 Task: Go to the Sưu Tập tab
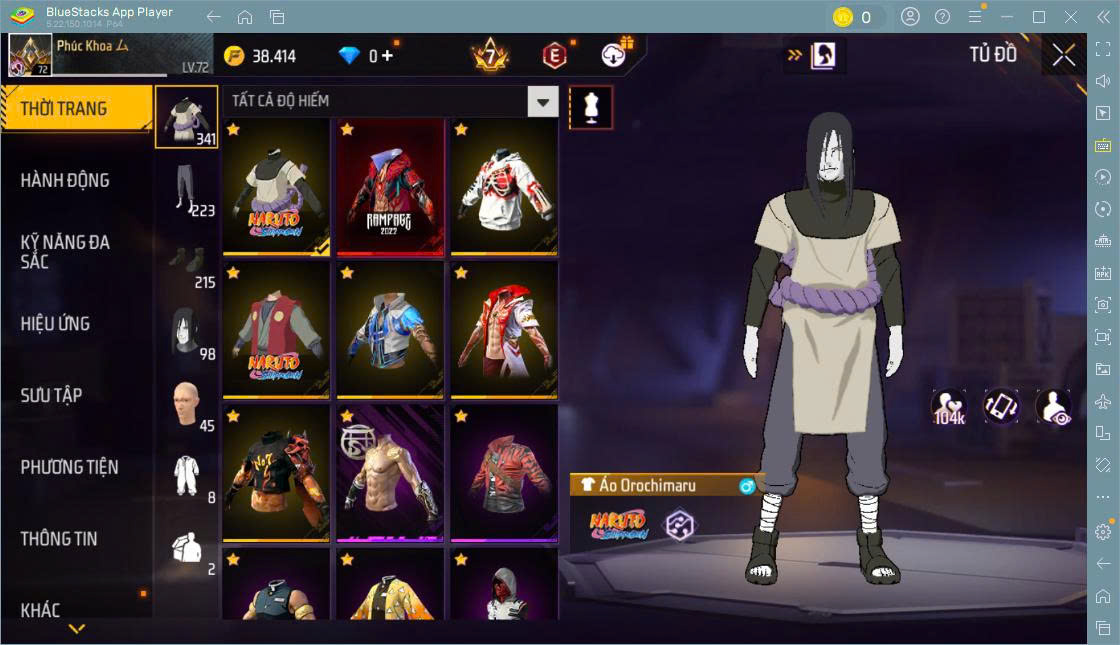coord(51,395)
